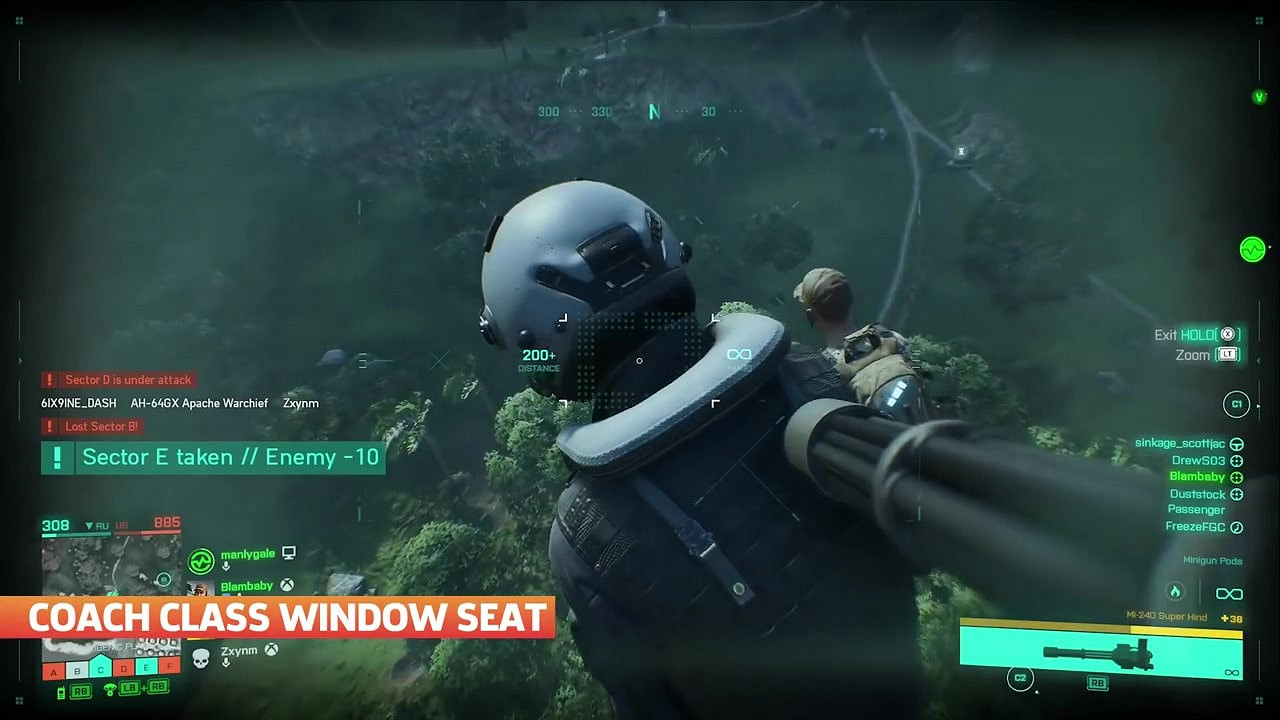
Task: Click the infinity ammo icon for Minigun Pods
Action: click(1230, 593)
